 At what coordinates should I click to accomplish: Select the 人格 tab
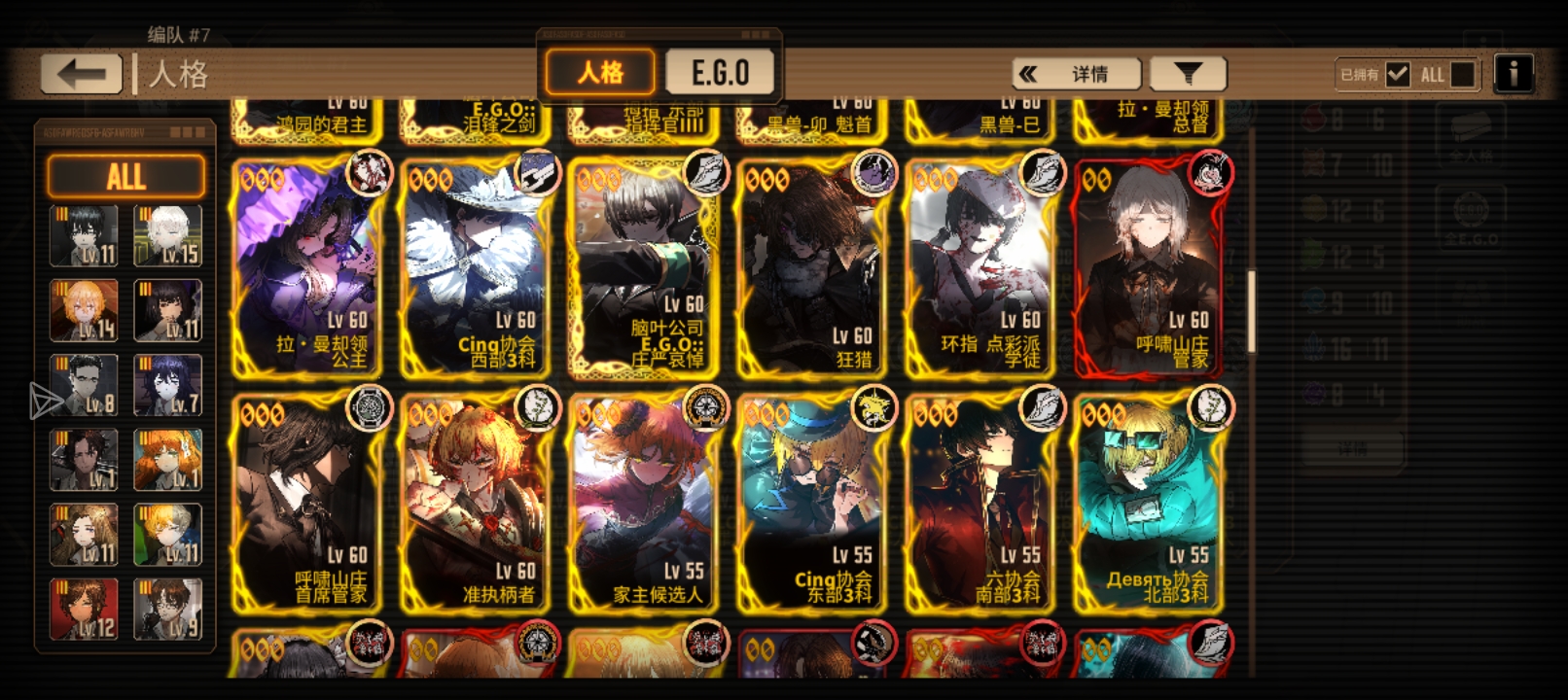coord(599,69)
